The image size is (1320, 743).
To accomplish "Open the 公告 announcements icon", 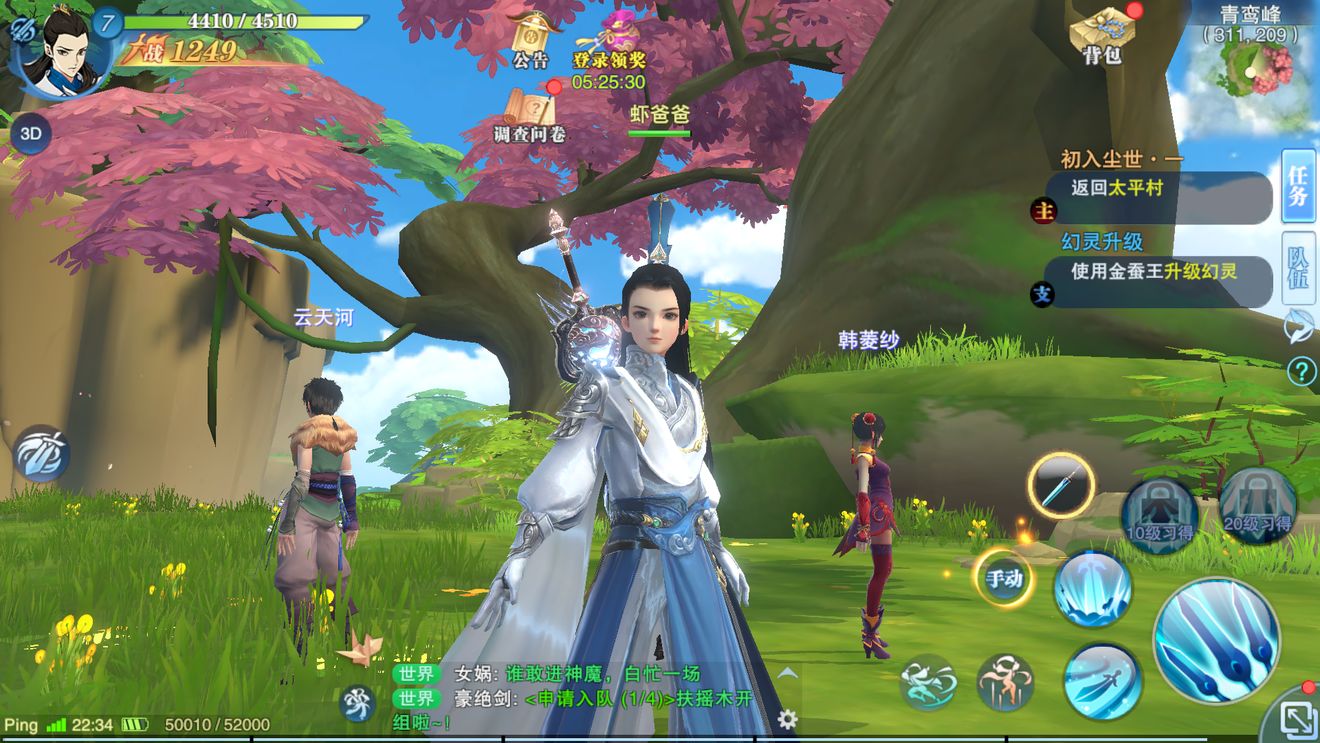I will (531, 38).
